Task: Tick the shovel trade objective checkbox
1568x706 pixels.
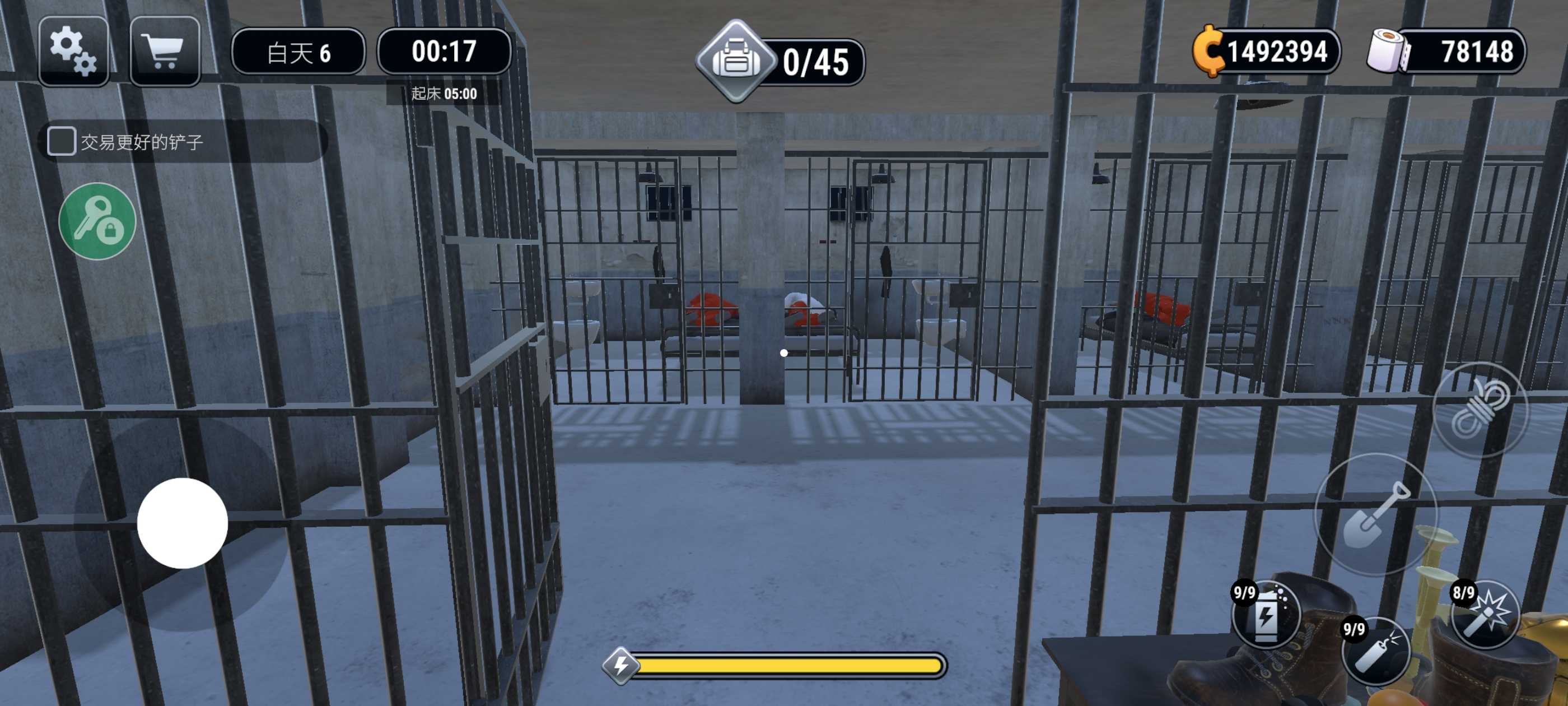Action: pos(62,141)
